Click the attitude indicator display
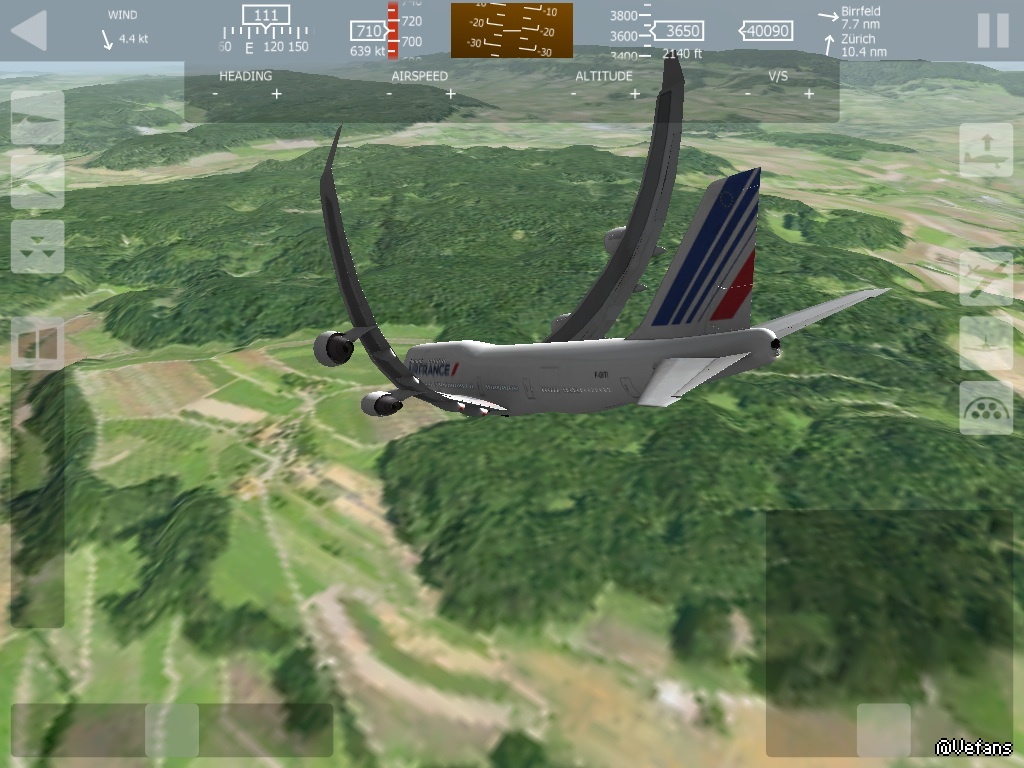This screenshot has height=768, width=1024. (x=512, y=31)
